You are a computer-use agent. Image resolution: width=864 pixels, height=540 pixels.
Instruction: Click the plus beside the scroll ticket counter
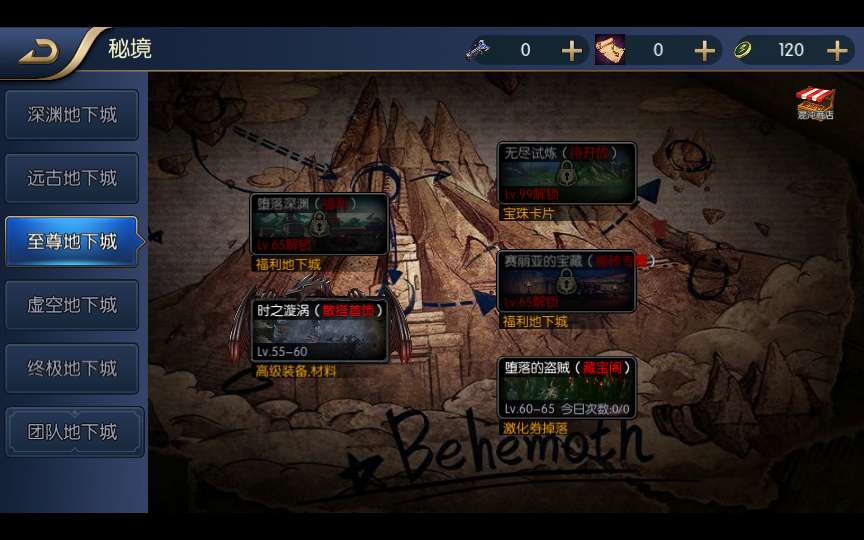coord(704,50)
